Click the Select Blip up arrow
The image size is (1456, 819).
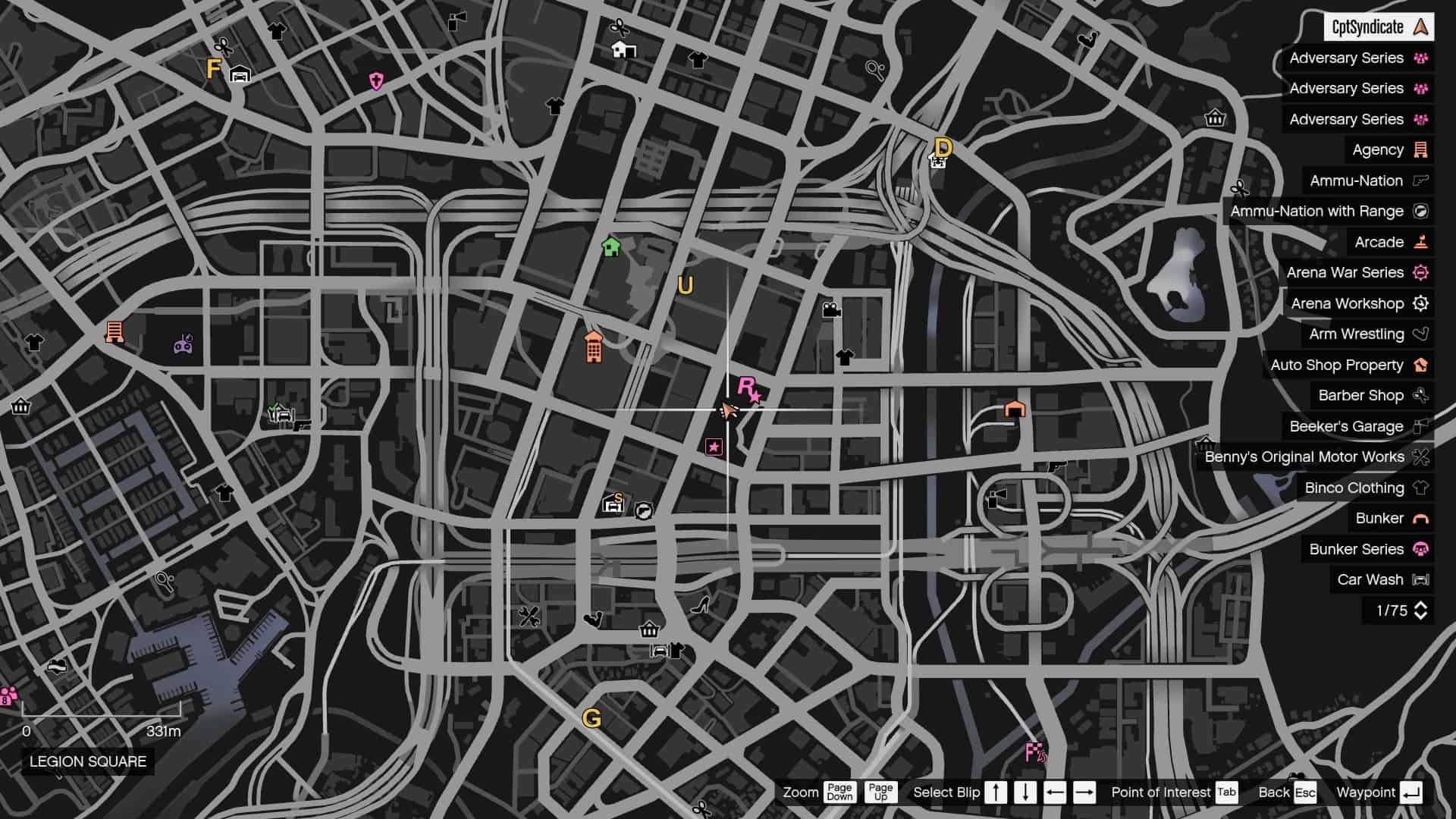(x=995, y=792)
